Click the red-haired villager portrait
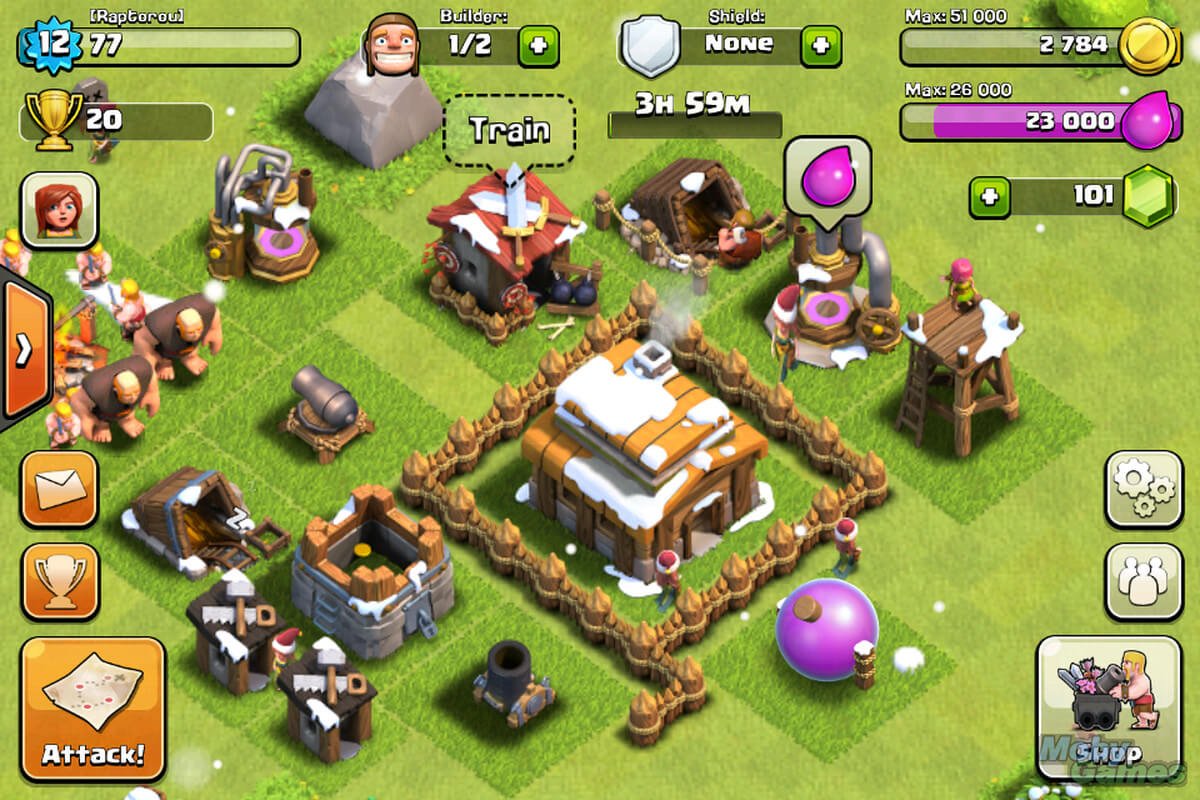Image resolution: width=1200 pixels, height=800 pixels. coord(59,210)
